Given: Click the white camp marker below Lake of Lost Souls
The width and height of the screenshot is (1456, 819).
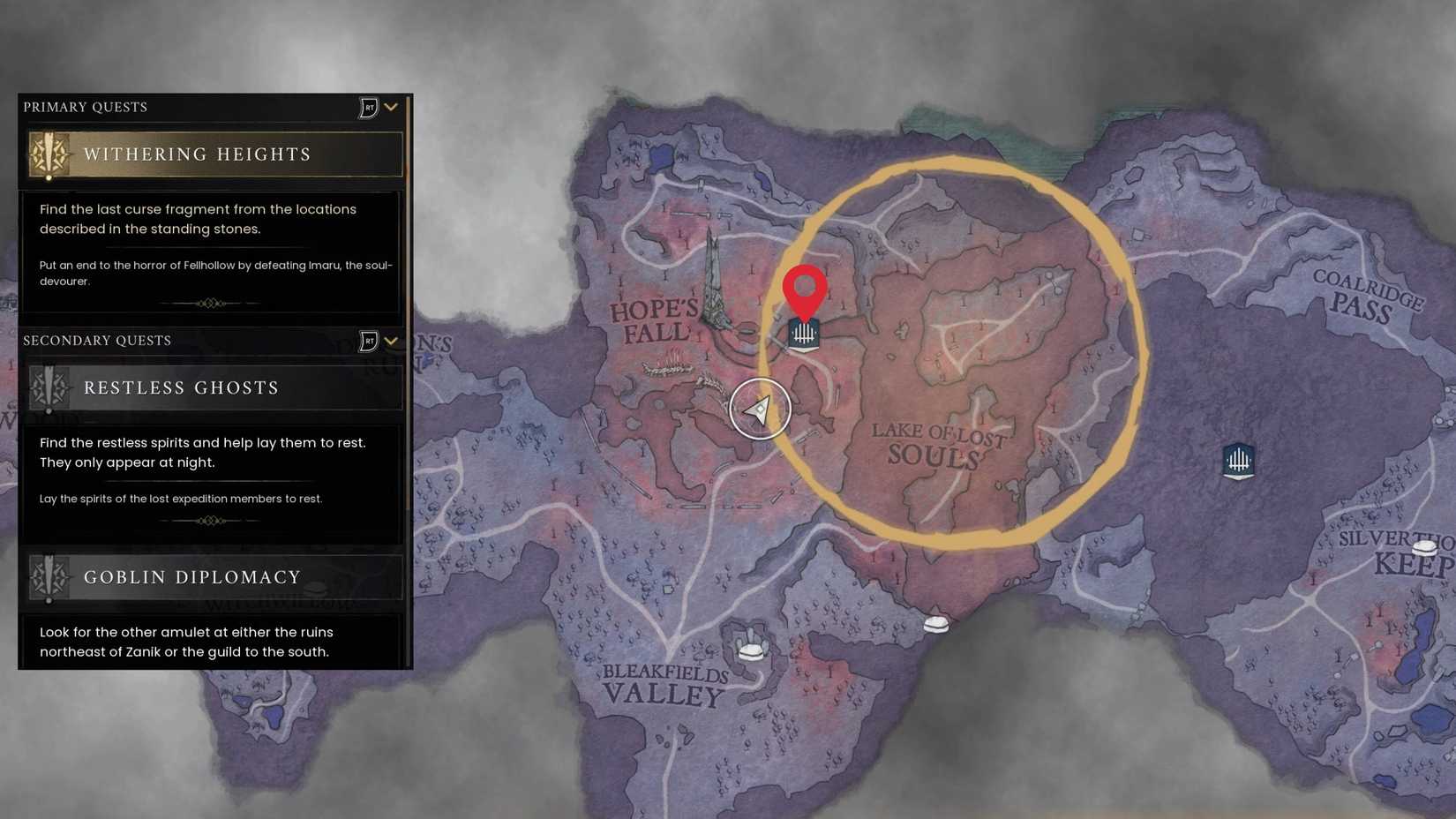Looking at the screenshot, I should [937, 623].
